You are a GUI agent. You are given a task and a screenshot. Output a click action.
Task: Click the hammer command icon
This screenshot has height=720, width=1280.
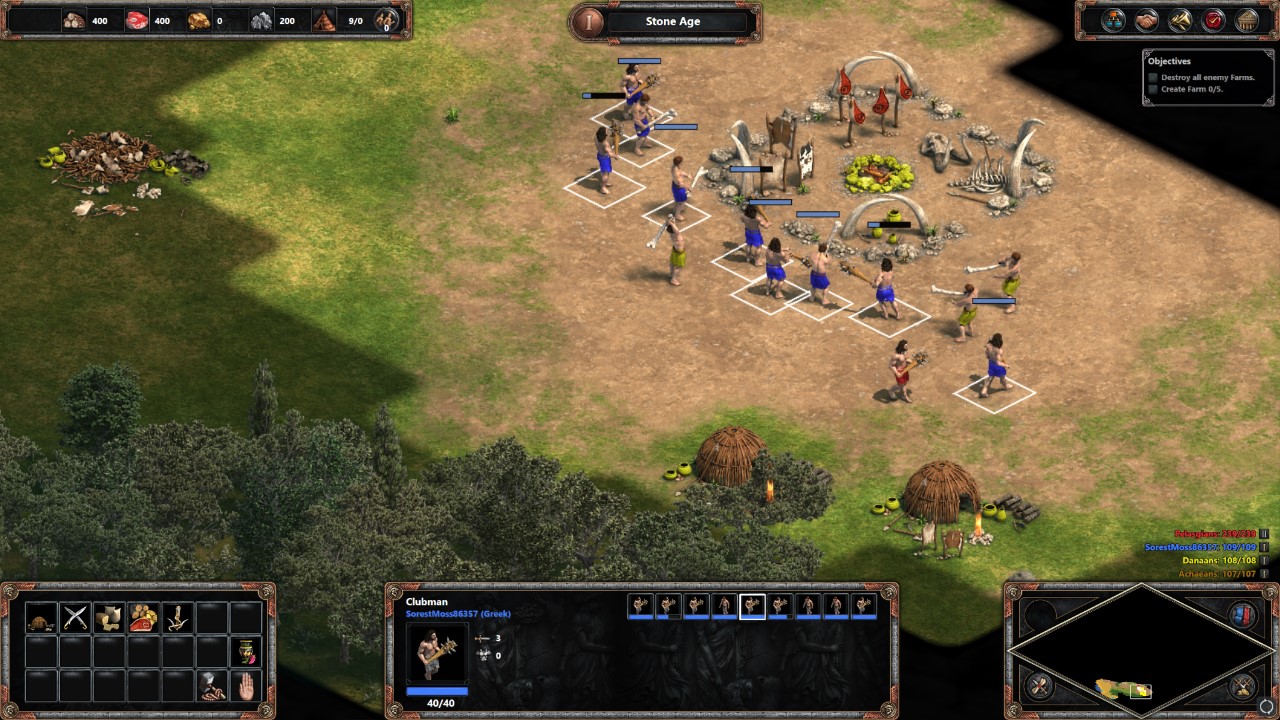tap(212, 686)
